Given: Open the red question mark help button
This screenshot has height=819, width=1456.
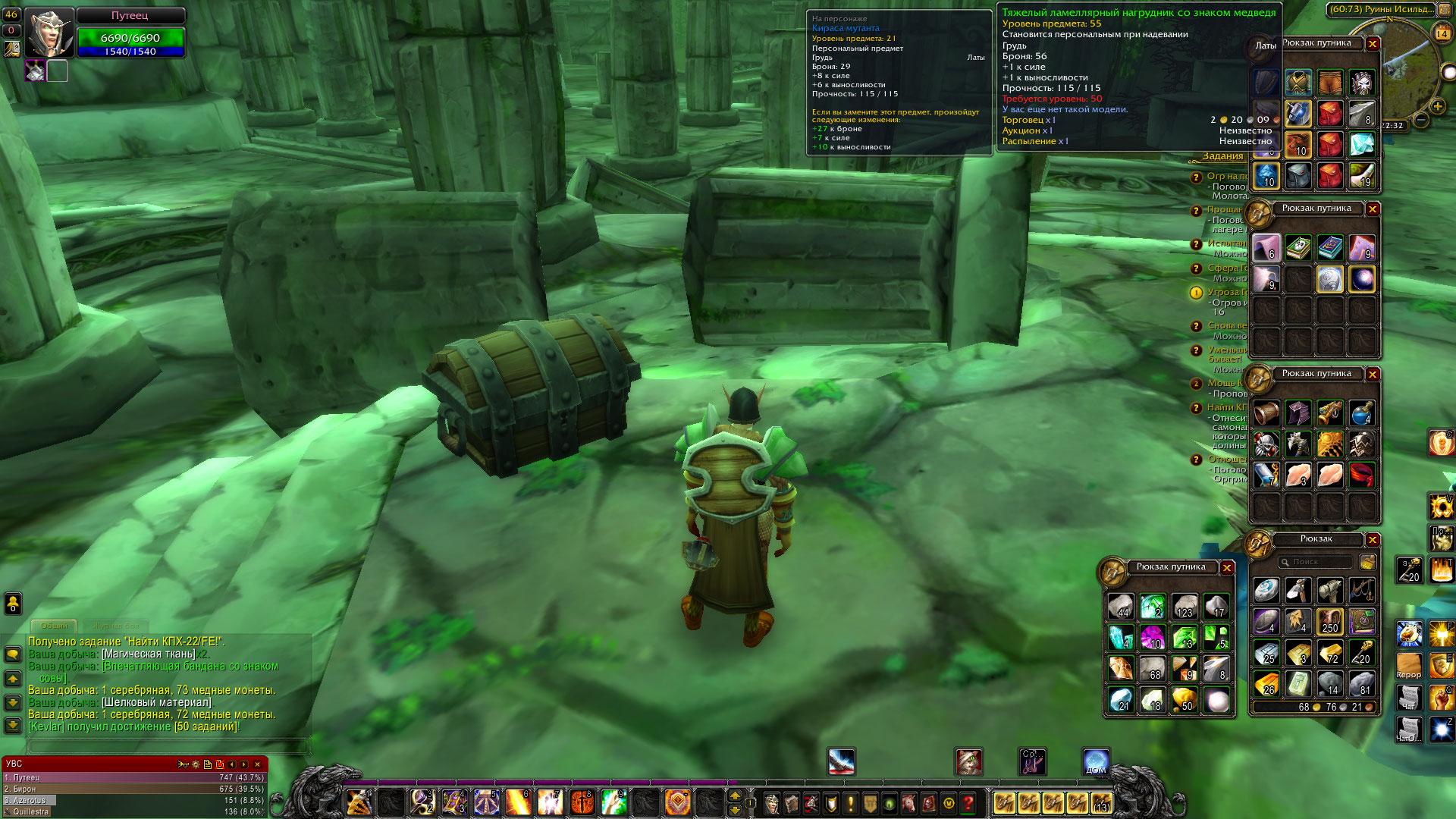Looking at the screenshot, I should coord(968,802).
